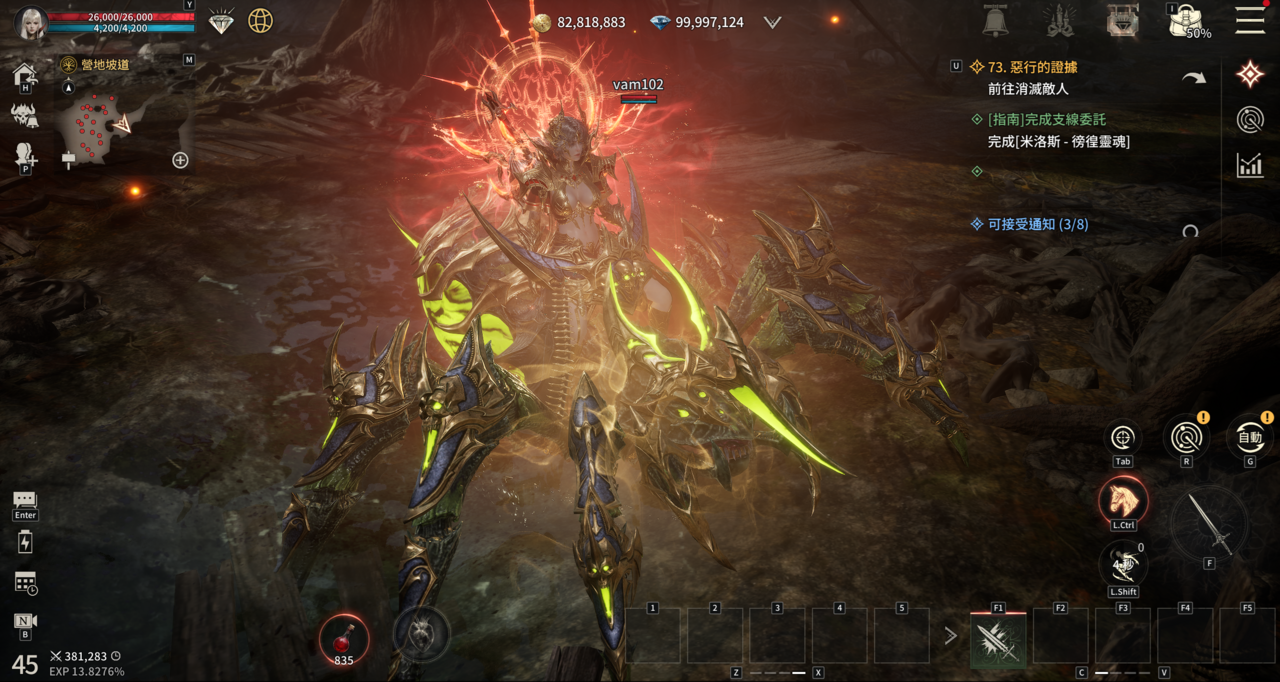Screen dimensions: 1280x682
Task: Click the return home house icon
Action: (24, 74)
